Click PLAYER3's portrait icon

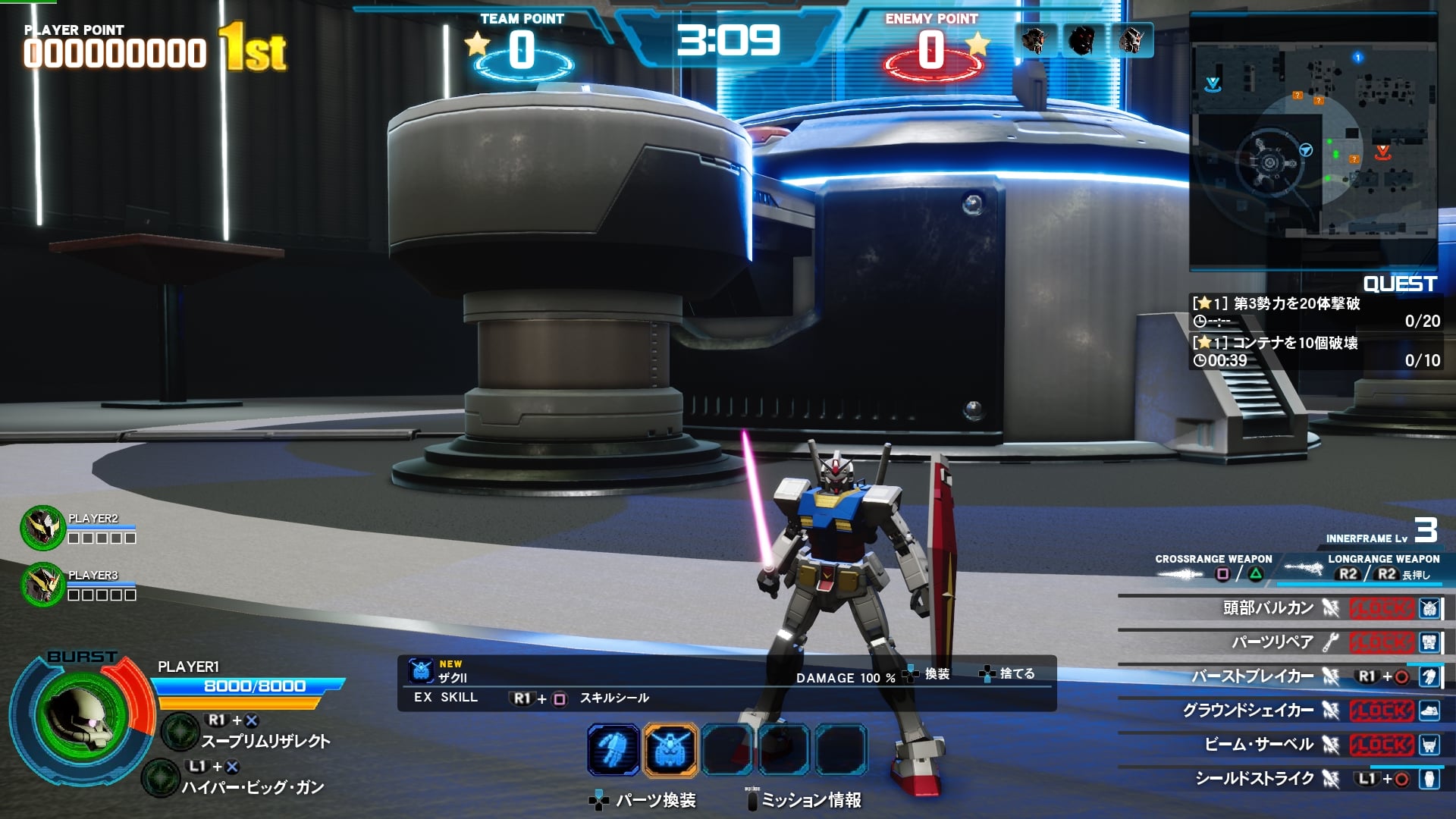click(x=42, y=584)
